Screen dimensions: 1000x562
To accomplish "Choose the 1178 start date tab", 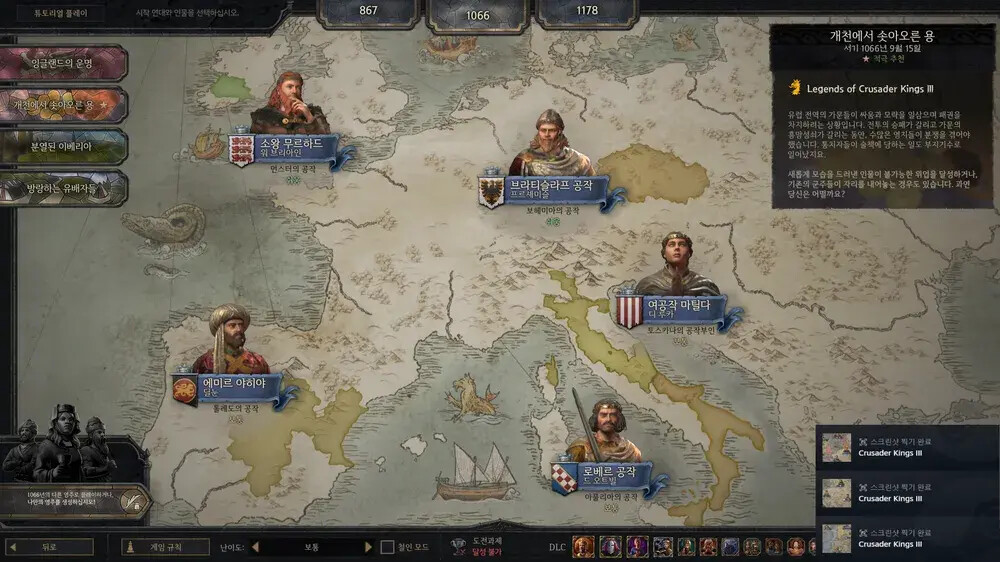I will (587, 12).
